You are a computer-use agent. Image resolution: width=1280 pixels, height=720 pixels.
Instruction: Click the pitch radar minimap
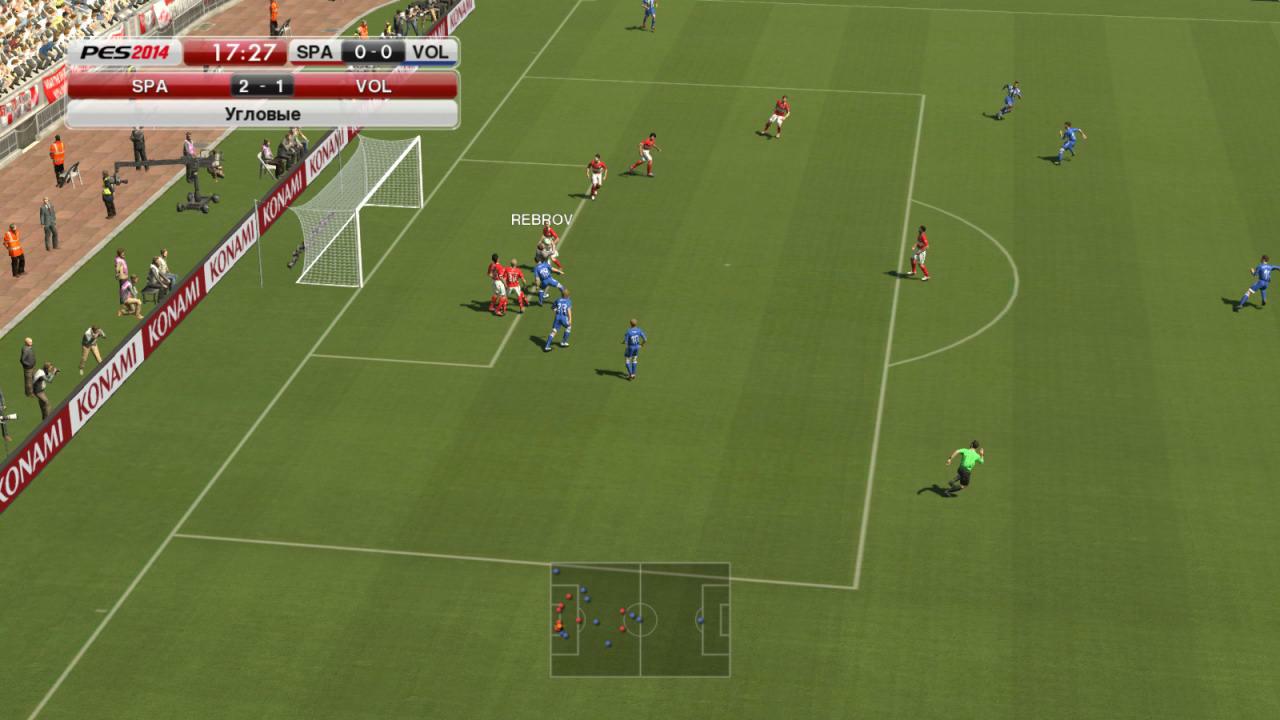[640, 620]
